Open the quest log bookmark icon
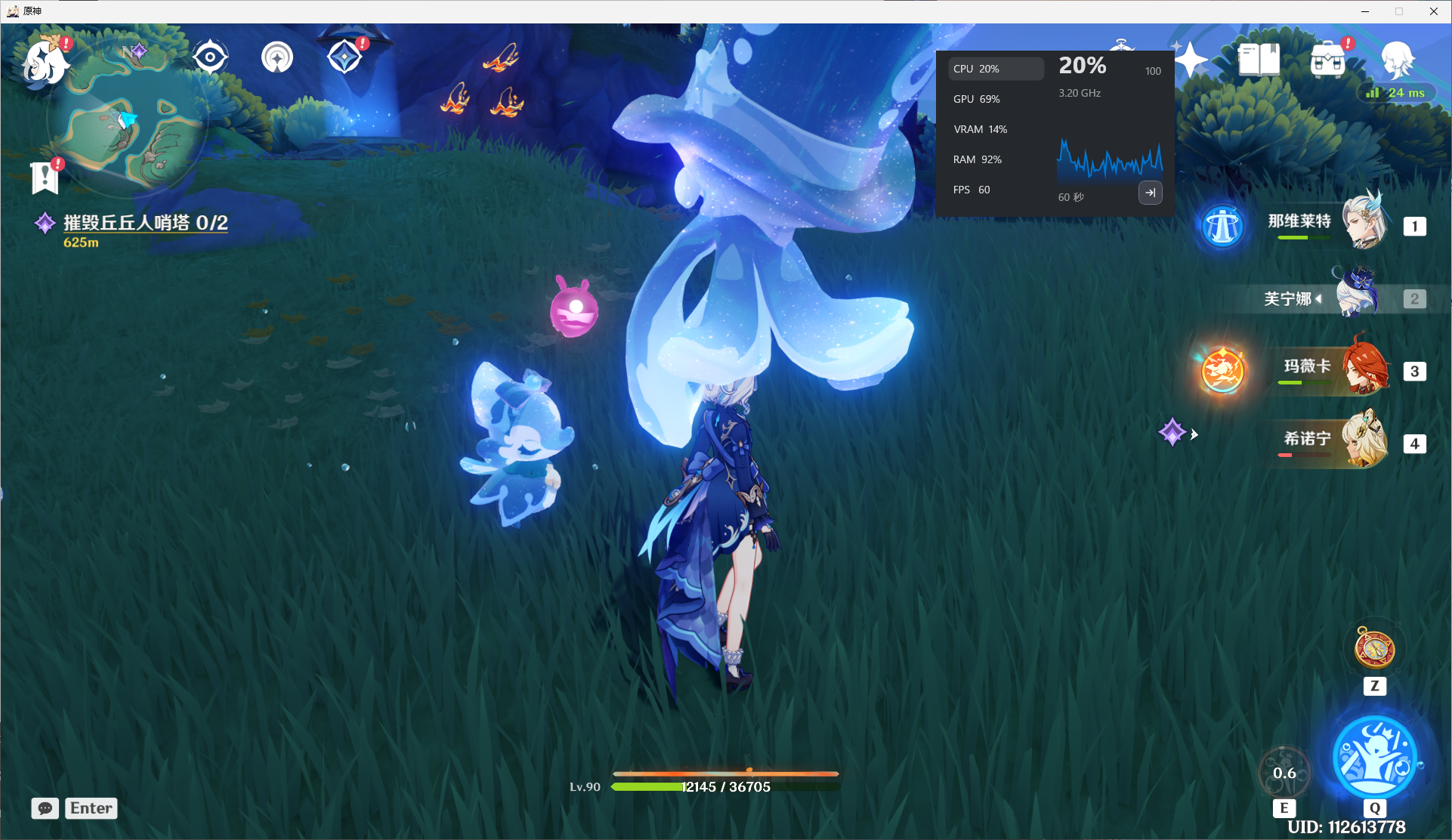The height and width of the screenshot is (840, 1452). [x=45, y=178]
